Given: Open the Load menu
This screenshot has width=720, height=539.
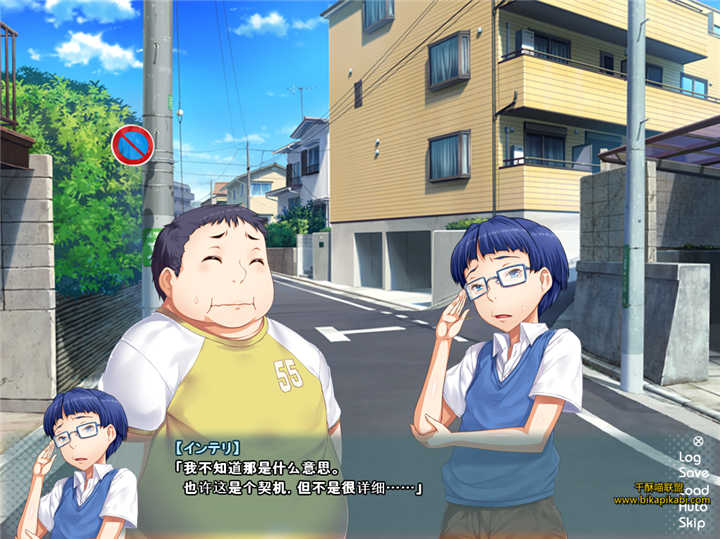Looking at the screenshot, I should [692, 490].
